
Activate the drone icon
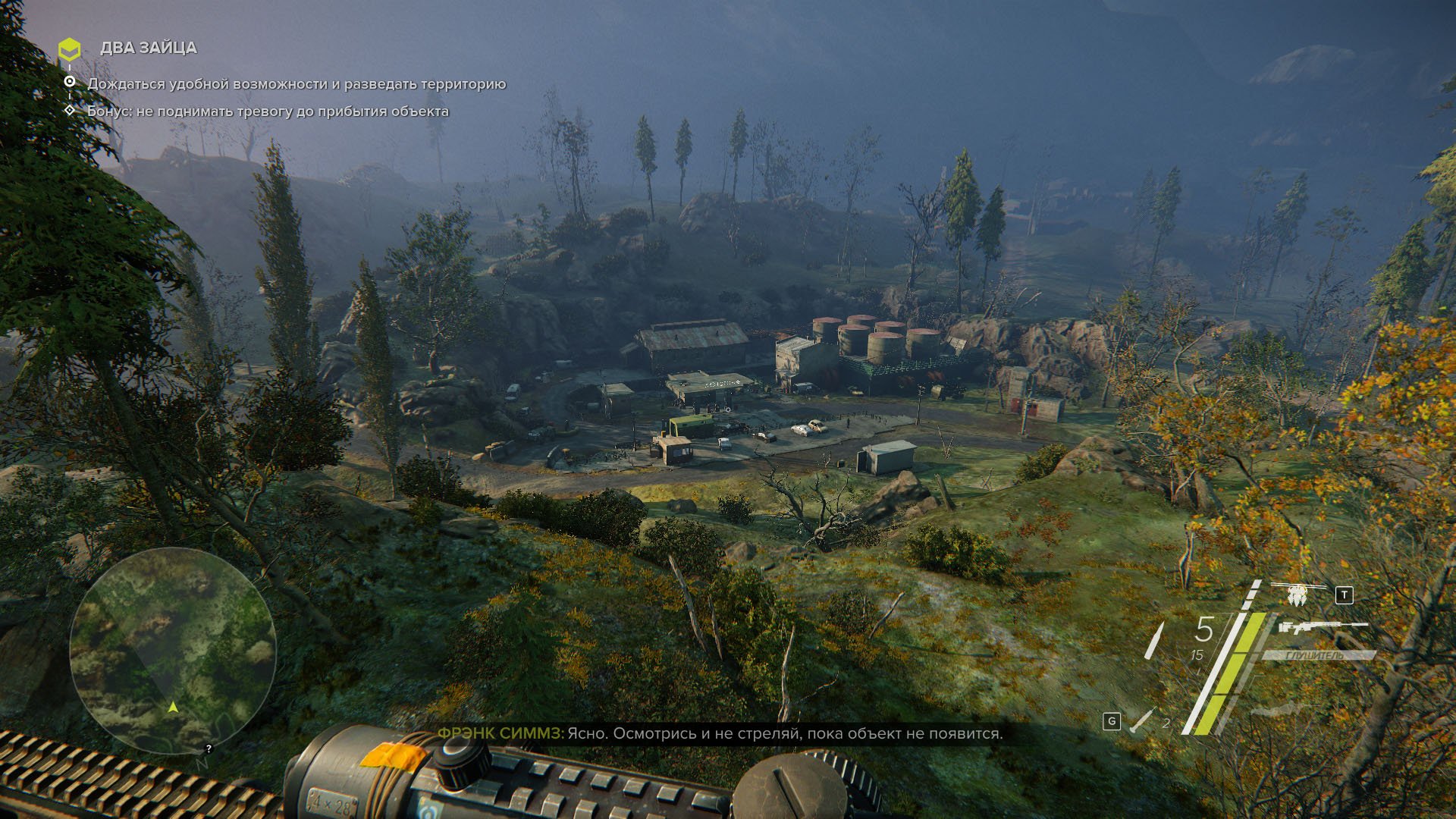point(1298,594)
